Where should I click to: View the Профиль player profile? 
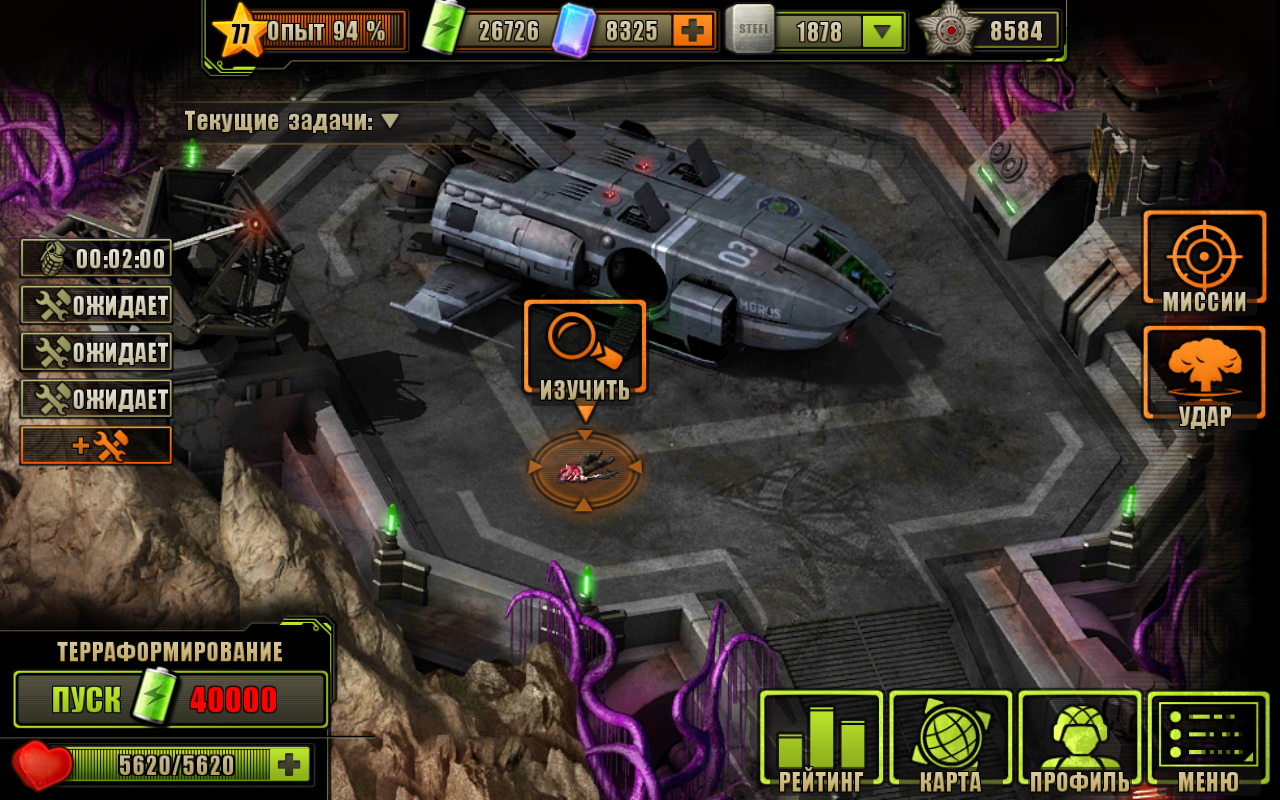coord(1079,739)
